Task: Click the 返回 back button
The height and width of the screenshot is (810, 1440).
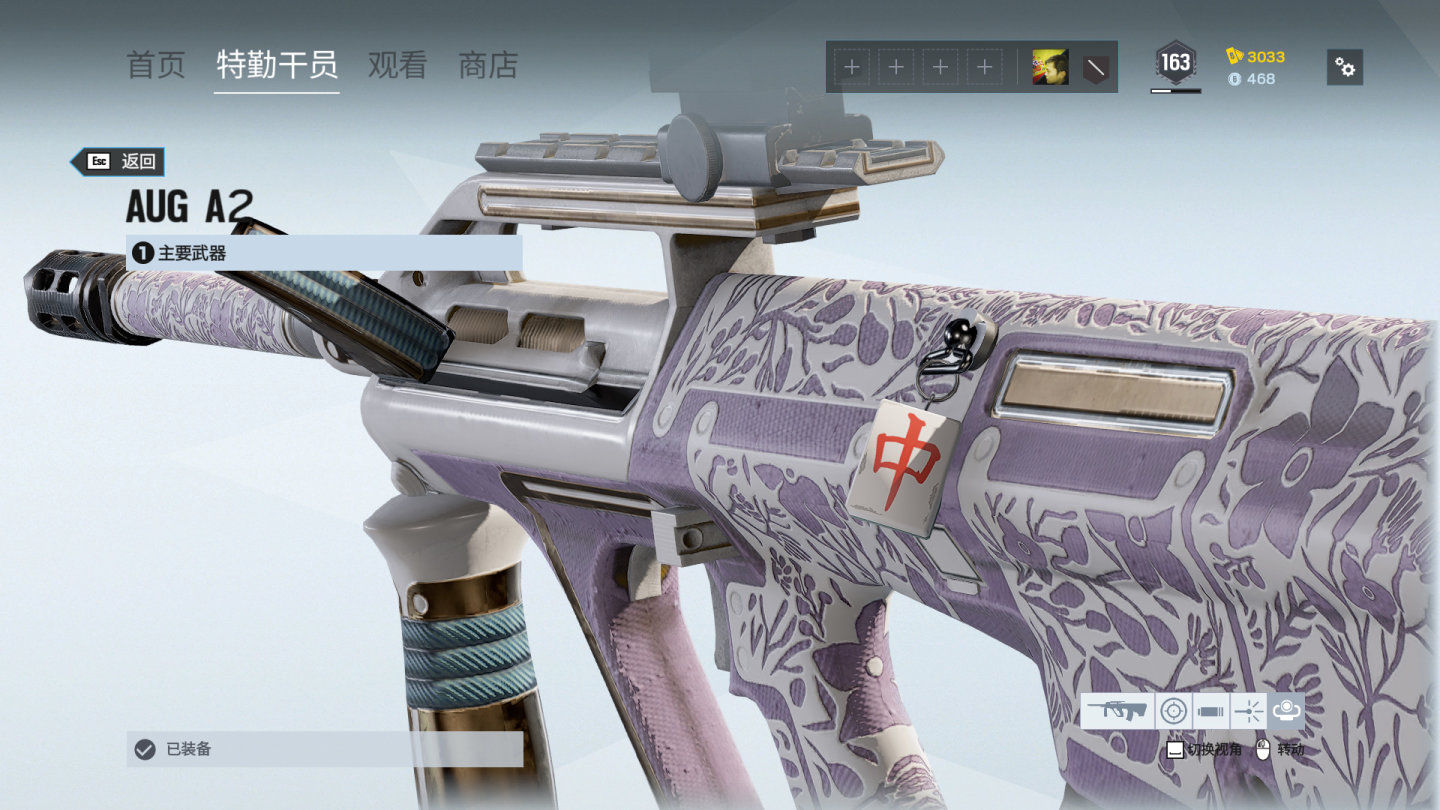Action: point(118,161)
